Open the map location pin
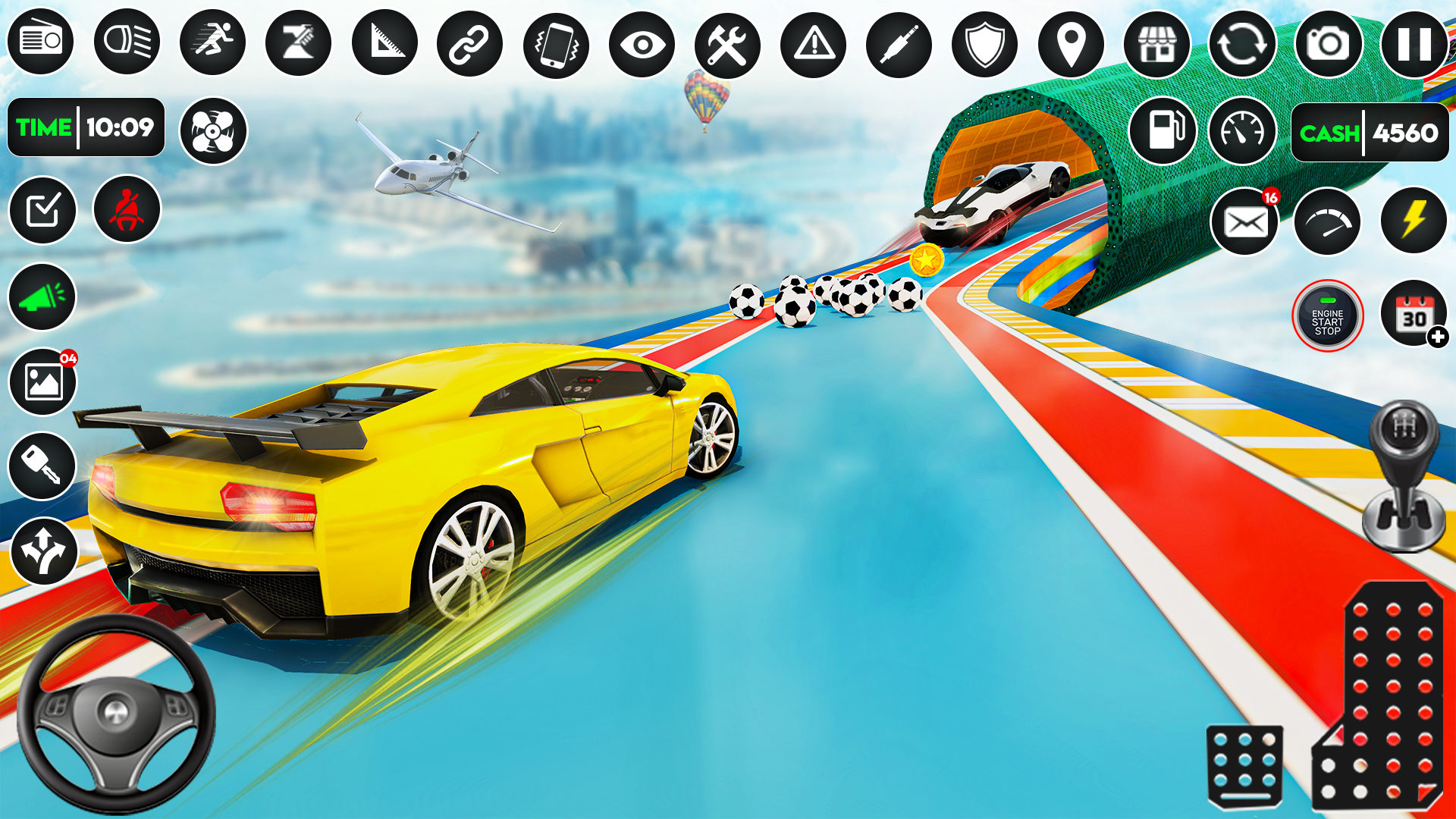Viewport: 1456px width, 819px height. pyautogui.click(x=1070, y=45)
